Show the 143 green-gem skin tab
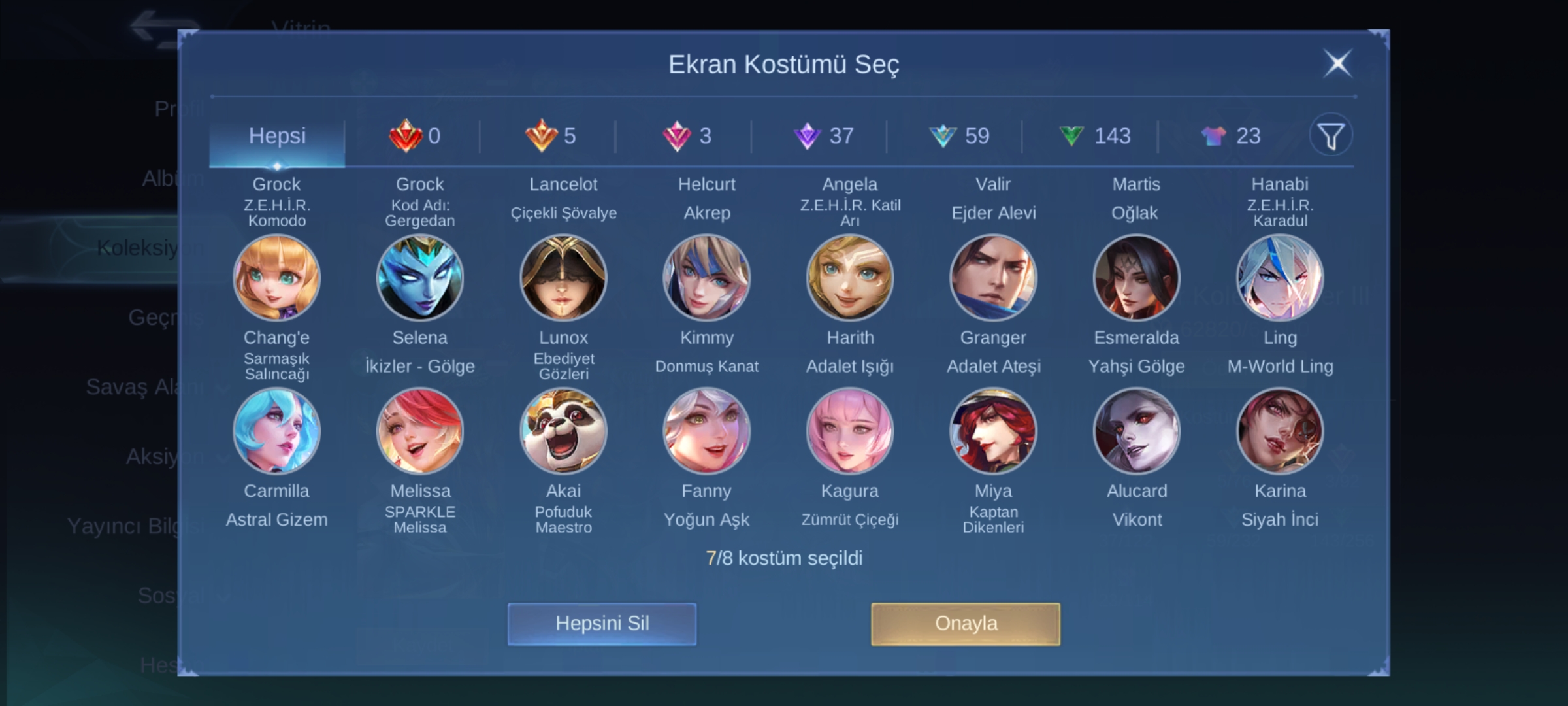Viewport: 1568px width, 706px height. click(1094, 136)
